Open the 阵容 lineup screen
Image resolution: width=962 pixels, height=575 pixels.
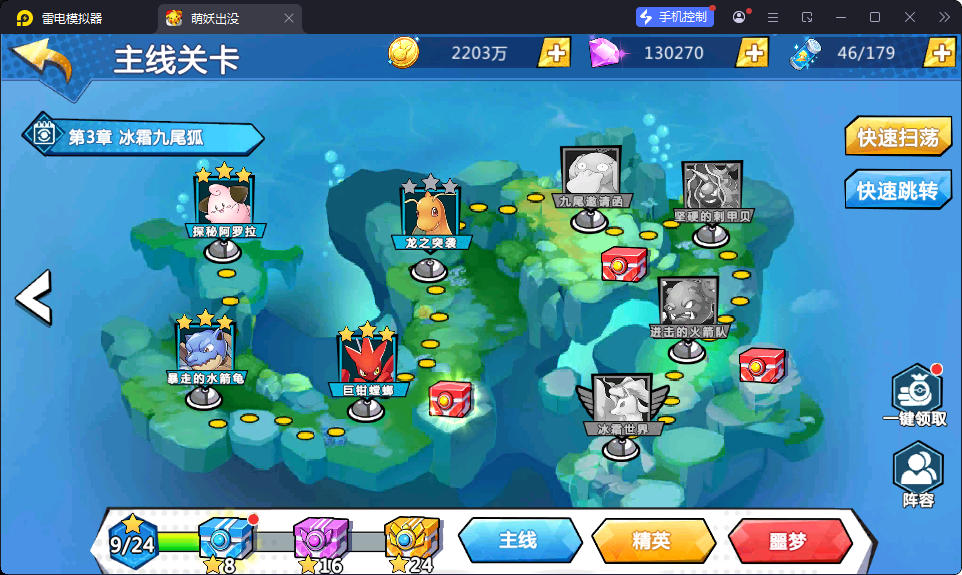tap(917, 474)
